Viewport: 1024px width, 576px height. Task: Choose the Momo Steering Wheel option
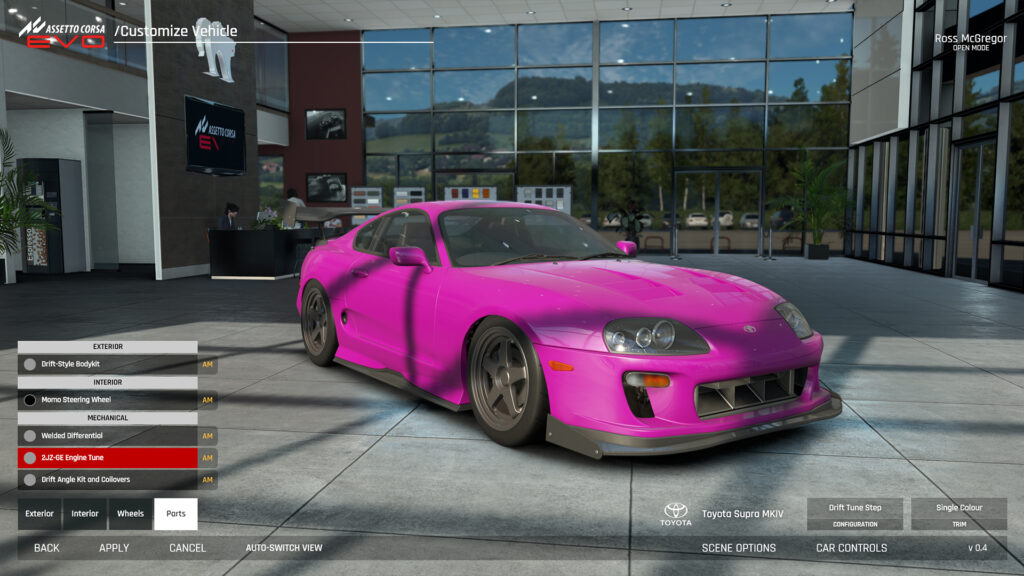coord(108,400)
